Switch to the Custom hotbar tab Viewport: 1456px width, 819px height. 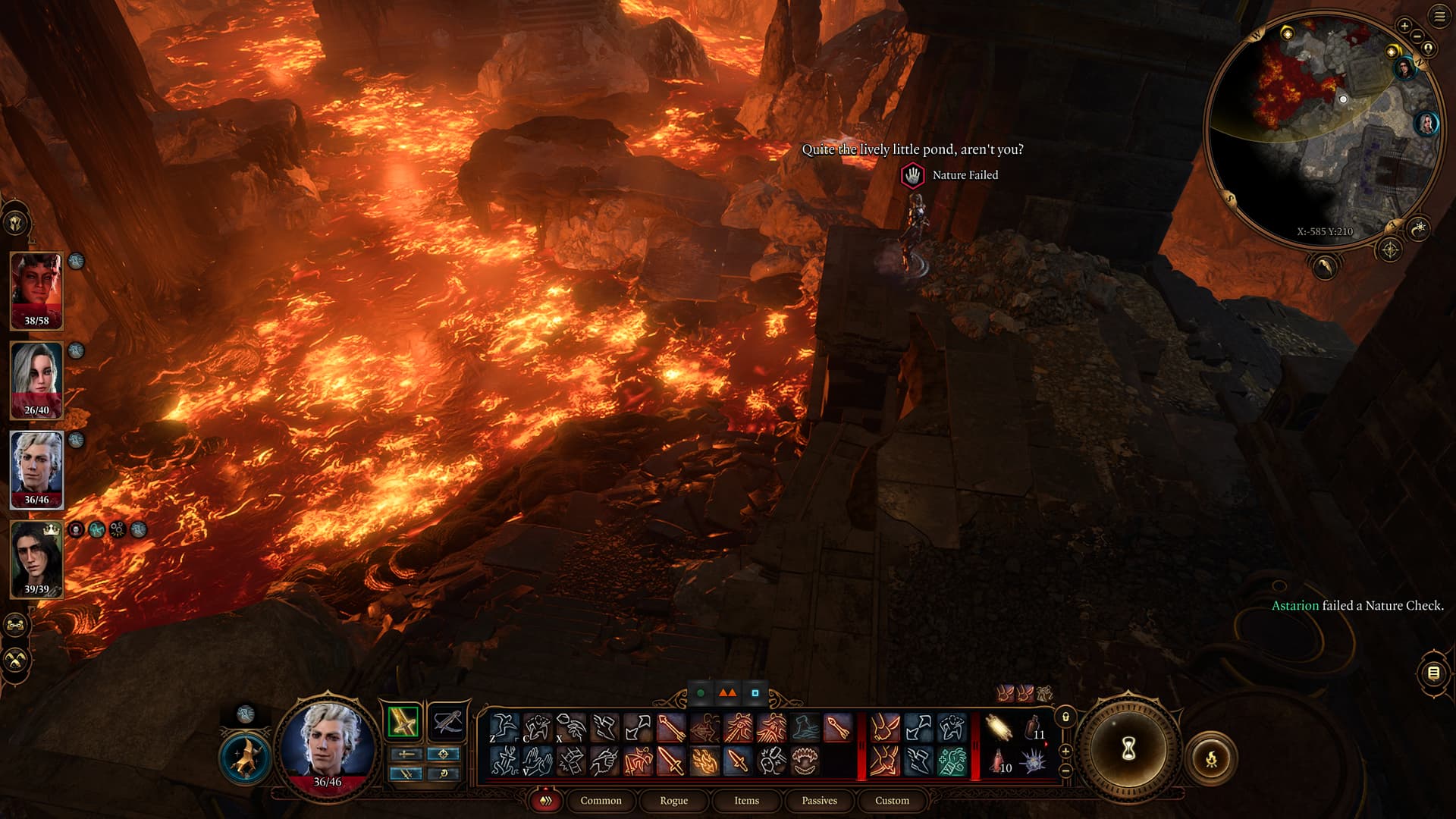pyautogui.click(x=892, y=800)
